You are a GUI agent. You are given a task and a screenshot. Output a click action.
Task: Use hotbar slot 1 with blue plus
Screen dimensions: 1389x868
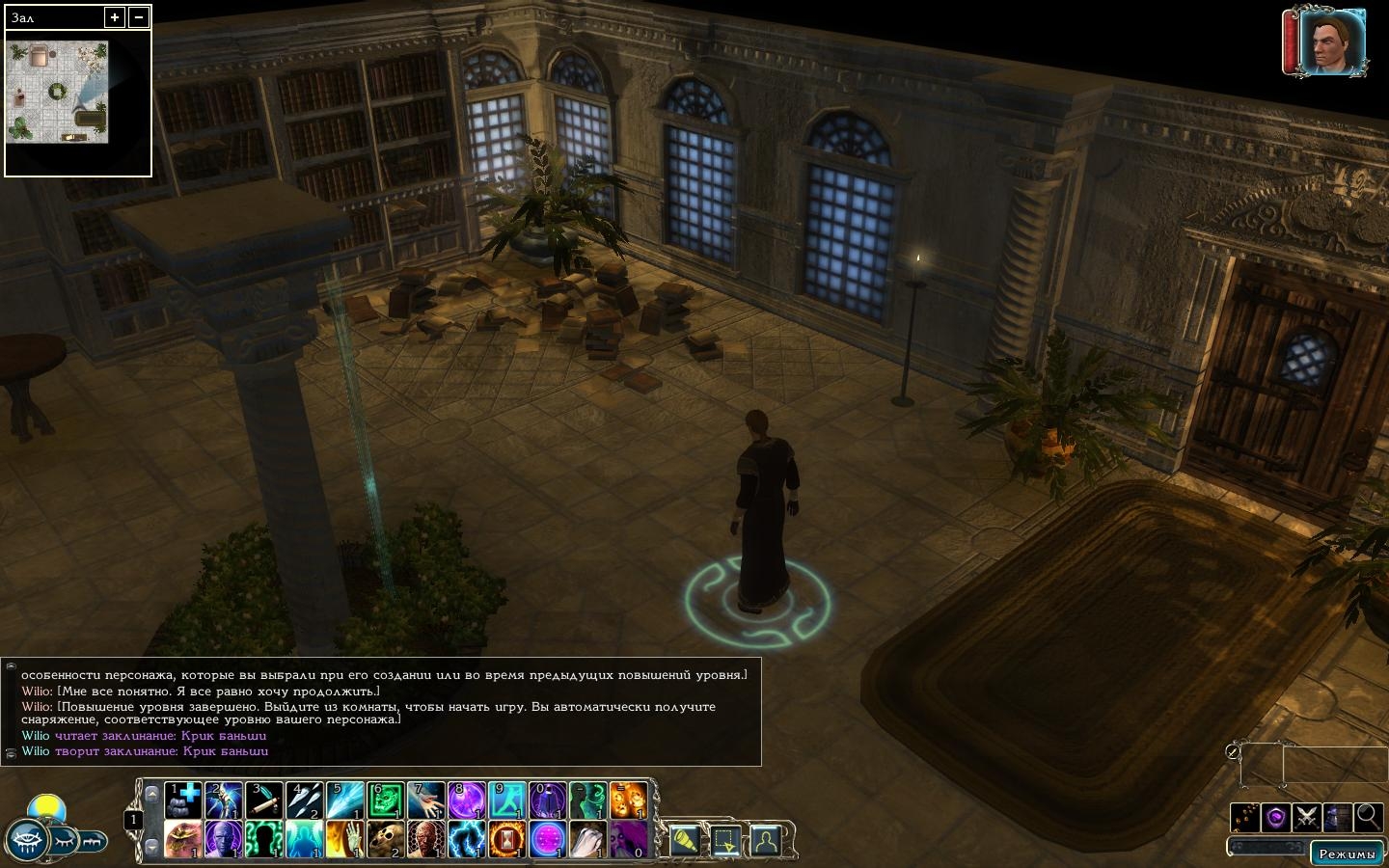183,800
